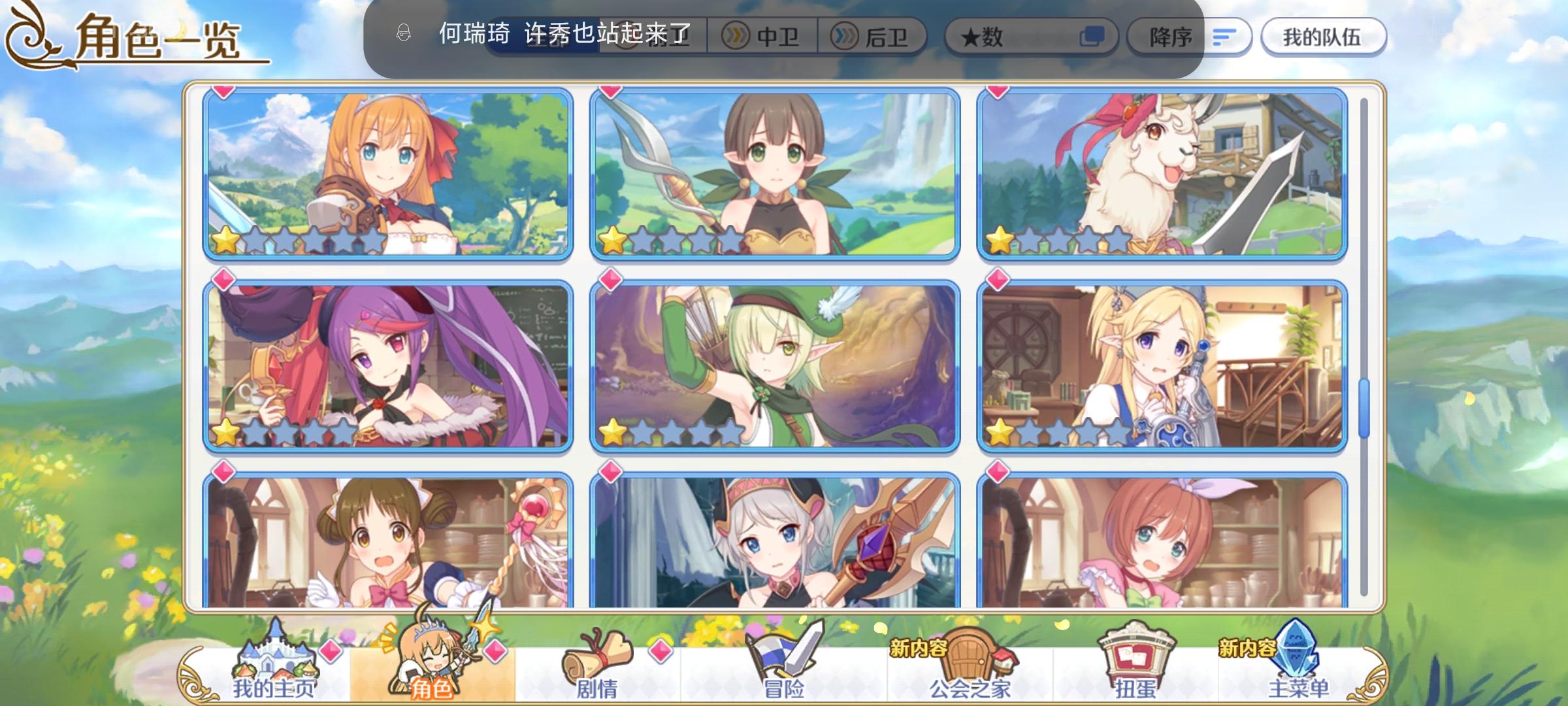
Task: Click the copy icon beside ★数
Action: click(x=1096, y=37)
